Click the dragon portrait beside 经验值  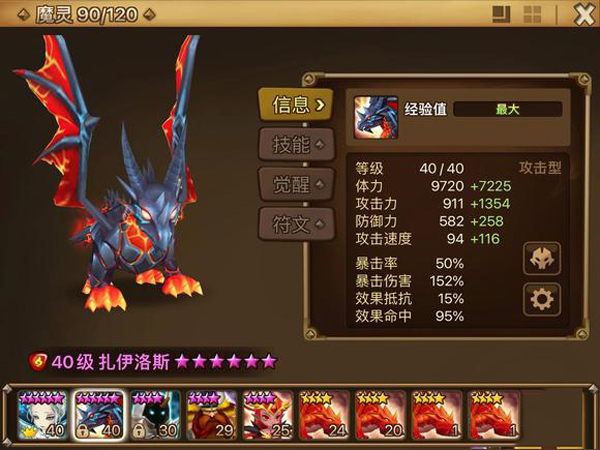point(372,117)
